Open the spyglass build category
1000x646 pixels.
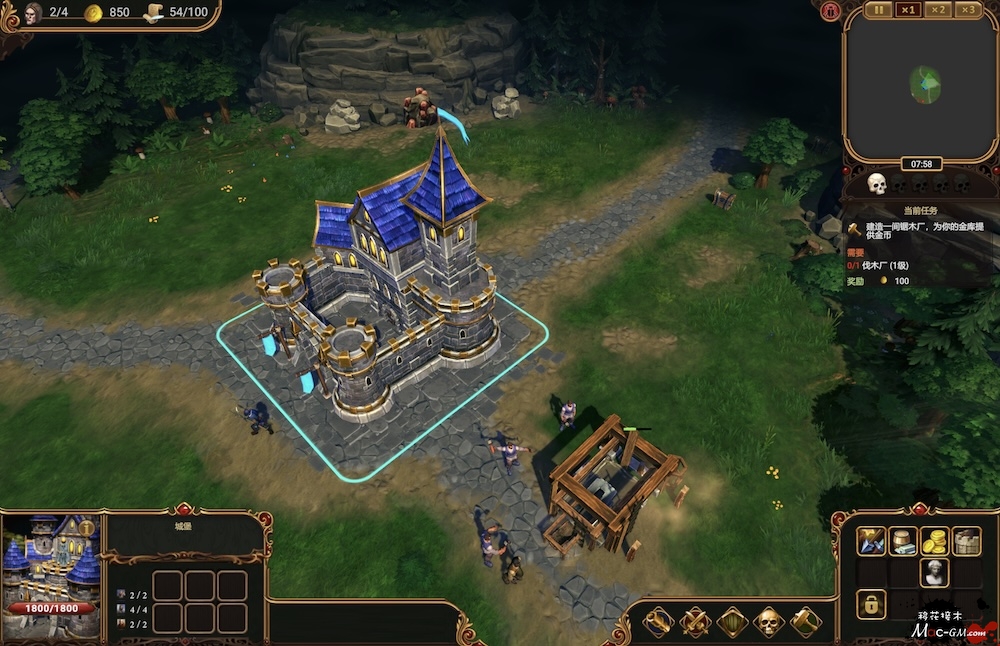coord(657,621)
